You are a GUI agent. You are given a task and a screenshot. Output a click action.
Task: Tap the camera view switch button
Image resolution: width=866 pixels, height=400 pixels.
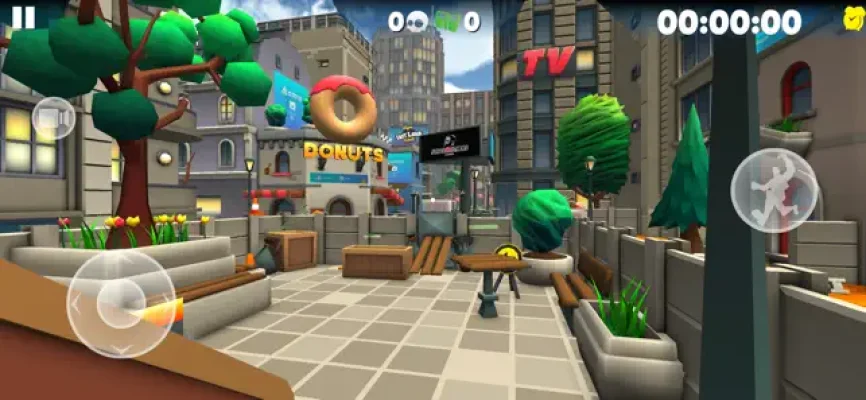(53, 119)
